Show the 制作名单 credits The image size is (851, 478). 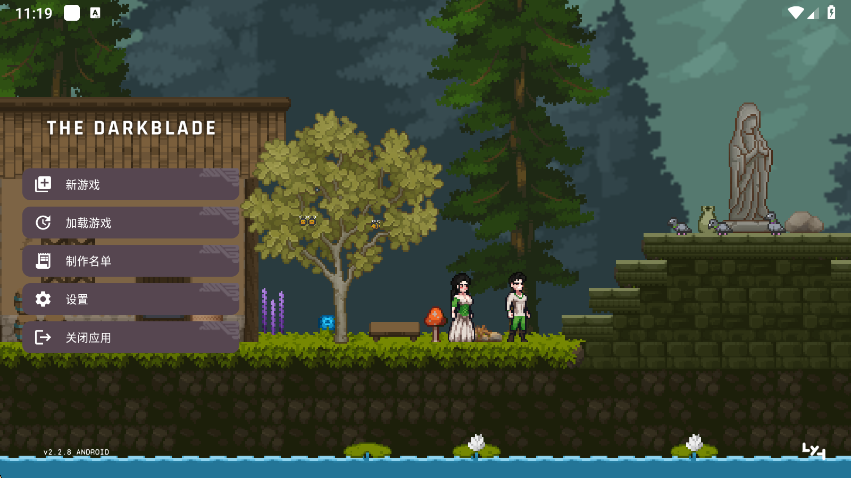point(130,261)
